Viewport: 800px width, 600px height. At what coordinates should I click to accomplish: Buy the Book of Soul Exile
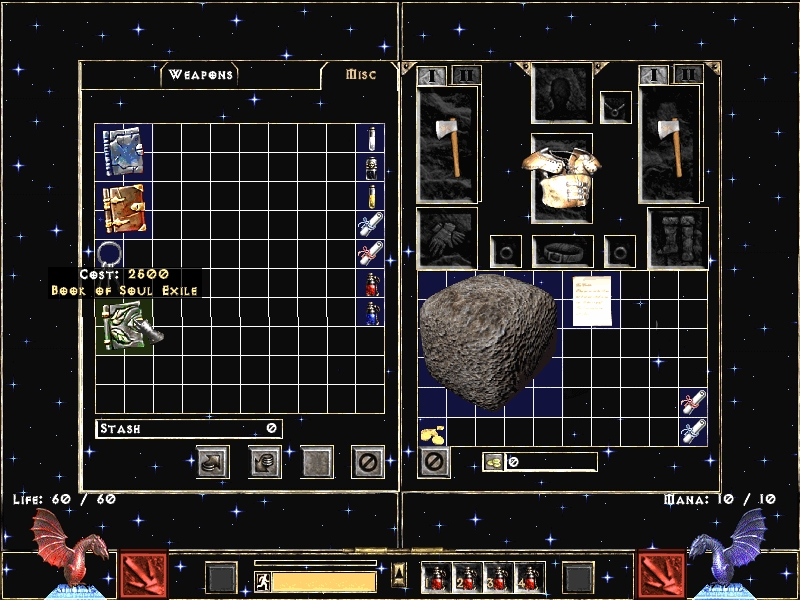pyautogui.click(x=125, y=325)
